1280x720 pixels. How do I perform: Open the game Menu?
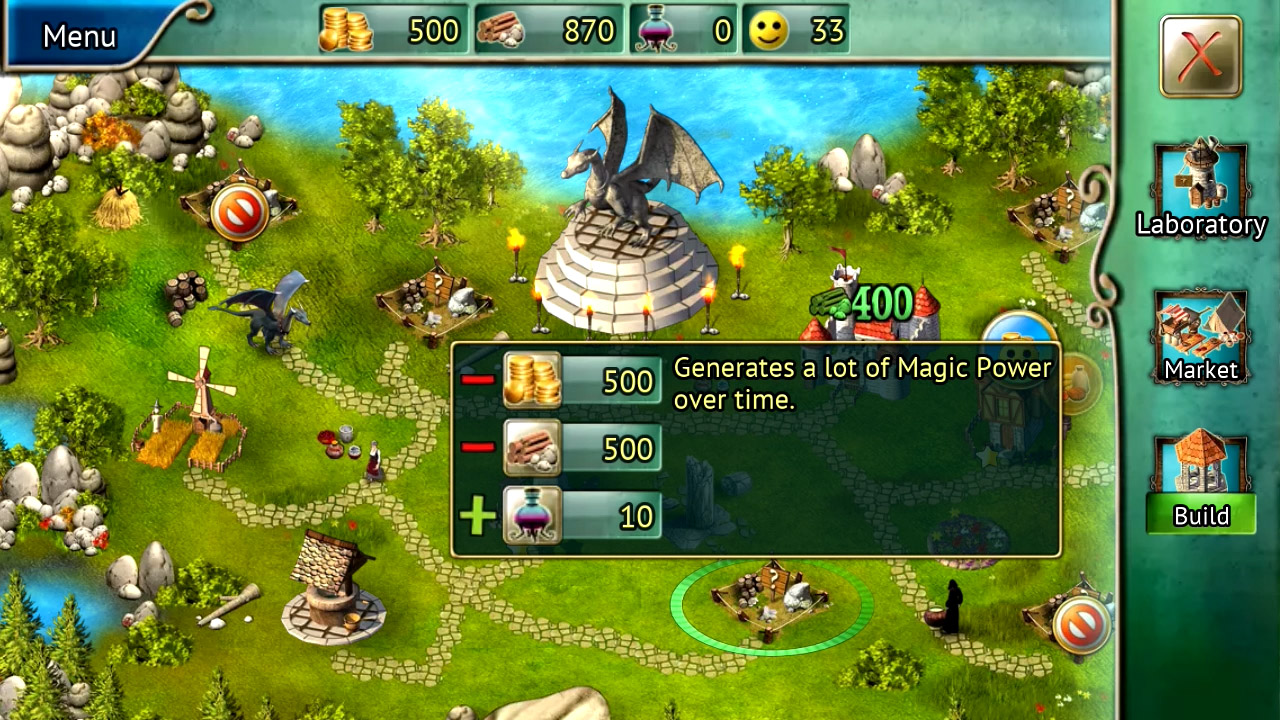click(x=79, y=36)
